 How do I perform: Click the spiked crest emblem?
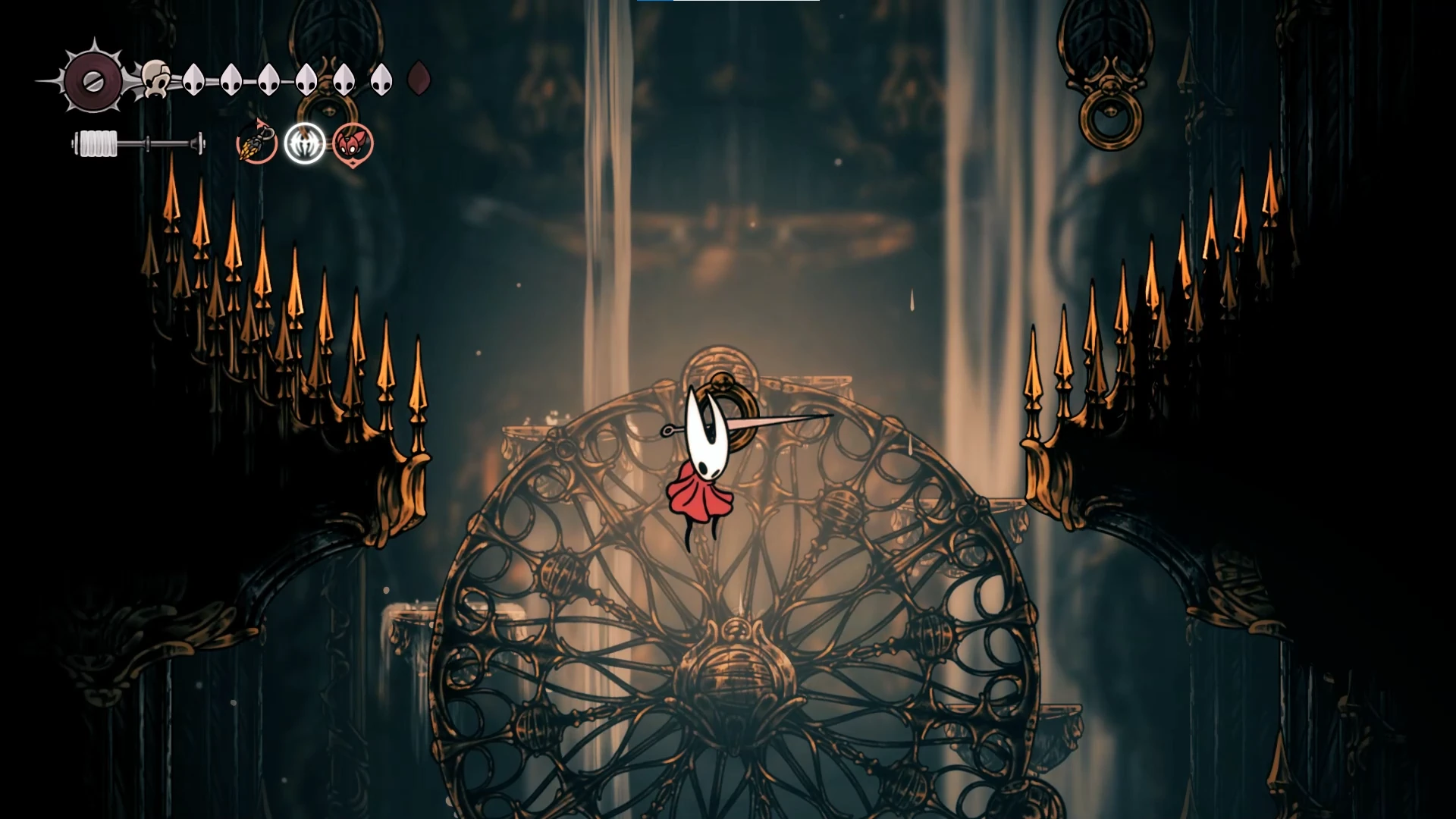click(x=93, y=80)
